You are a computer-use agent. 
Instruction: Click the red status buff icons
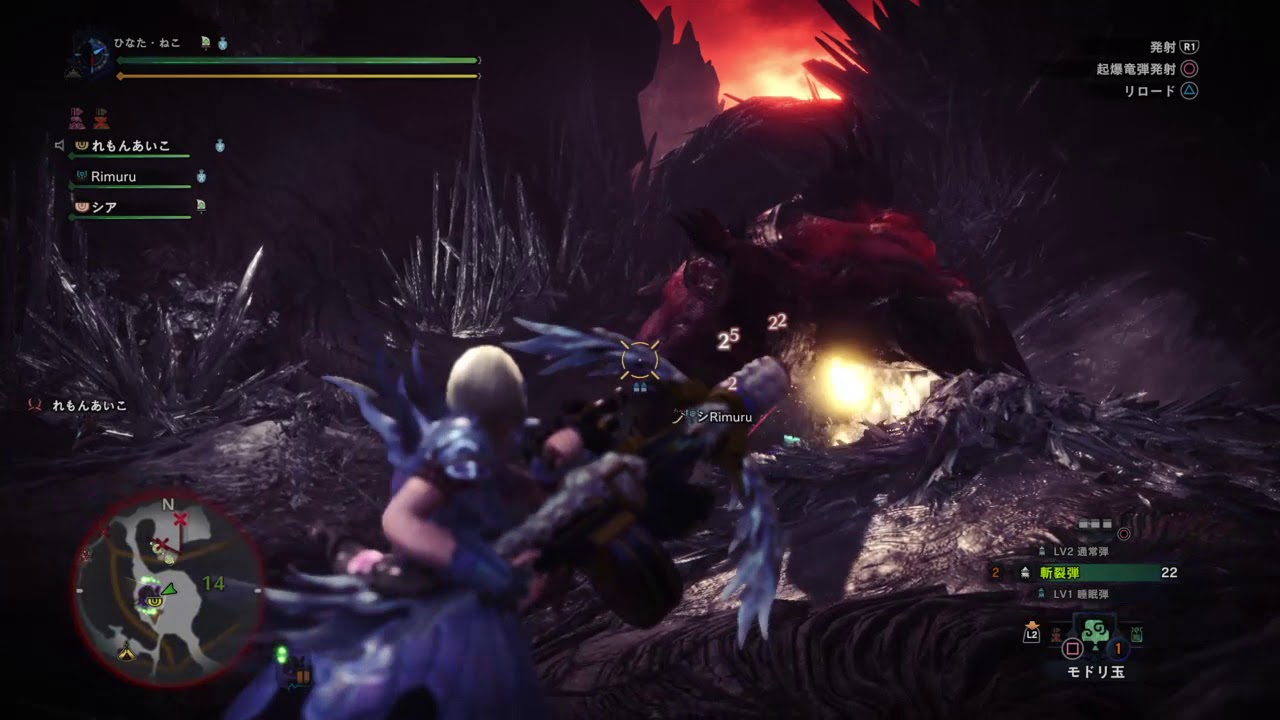click(89, 118)
